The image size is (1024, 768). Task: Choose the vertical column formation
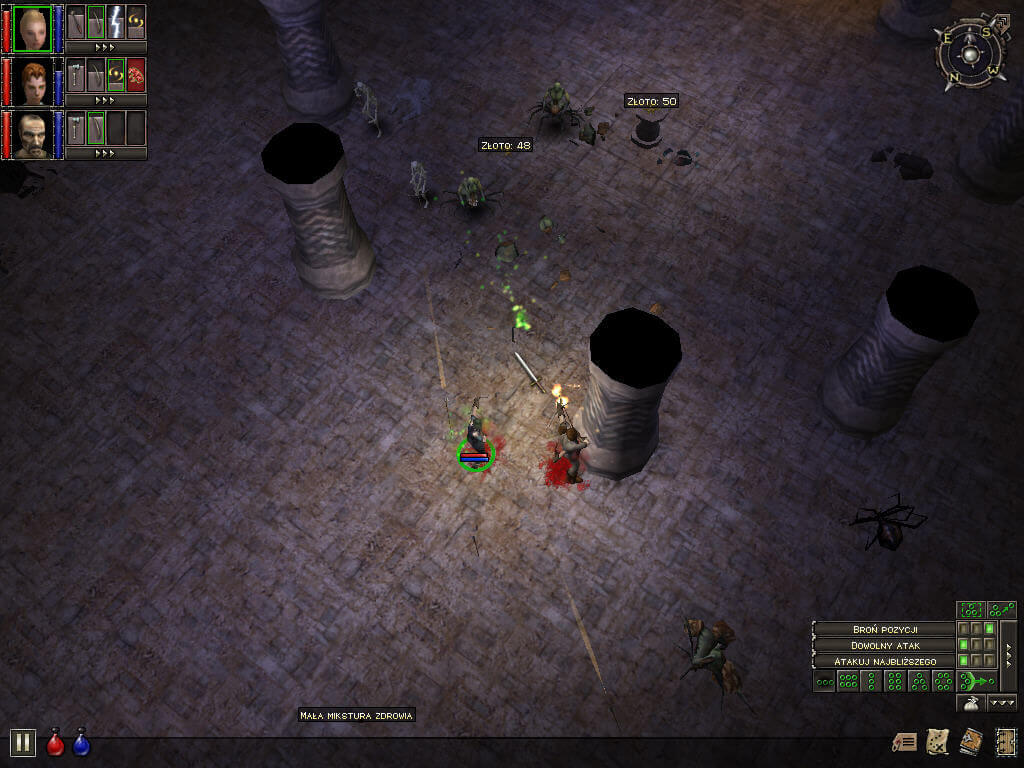coord(871,682)
